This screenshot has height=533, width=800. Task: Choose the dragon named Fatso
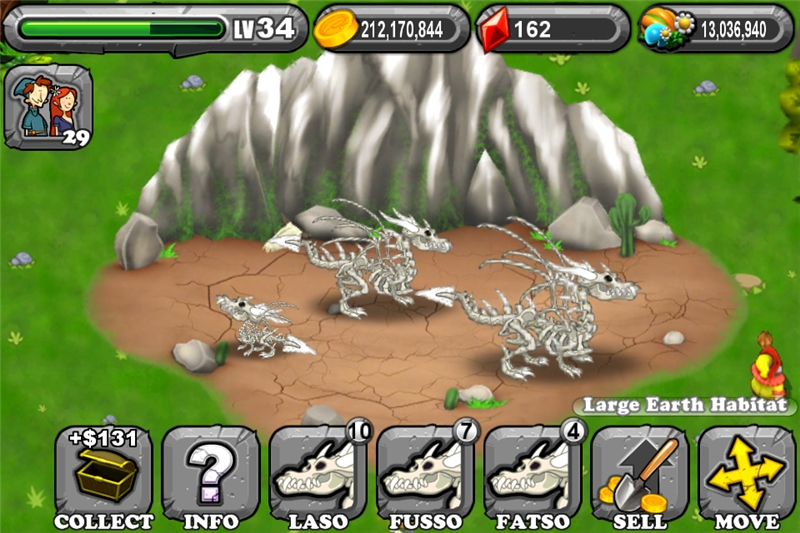532,475
